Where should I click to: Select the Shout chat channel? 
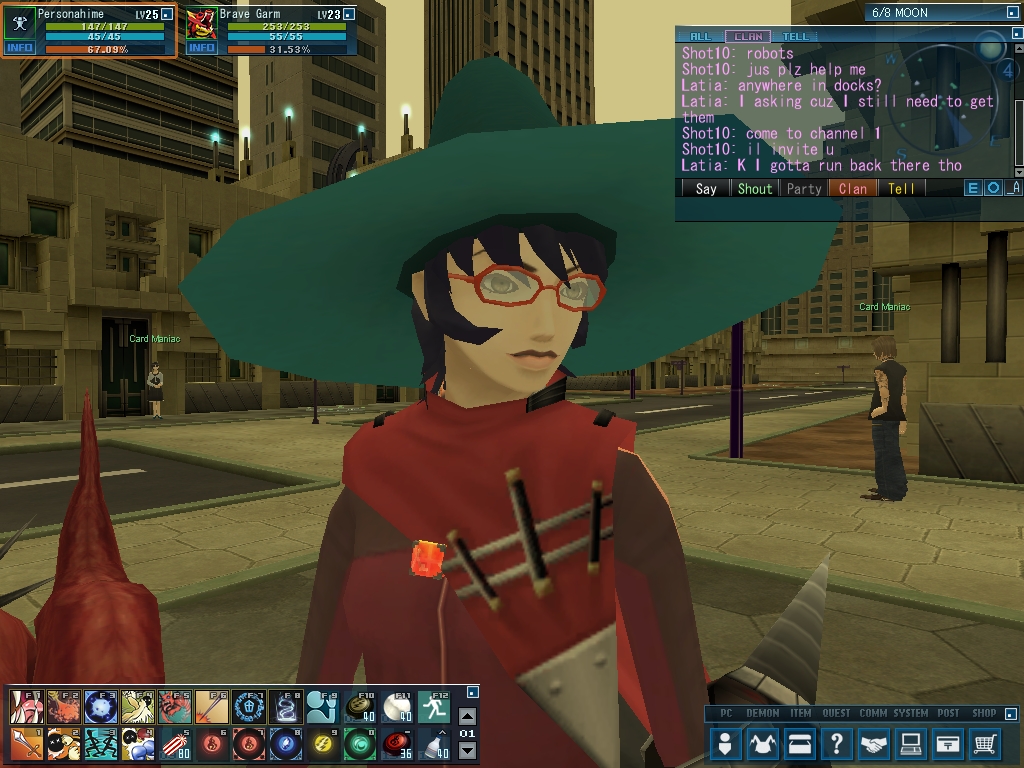(x=755, y=188)
